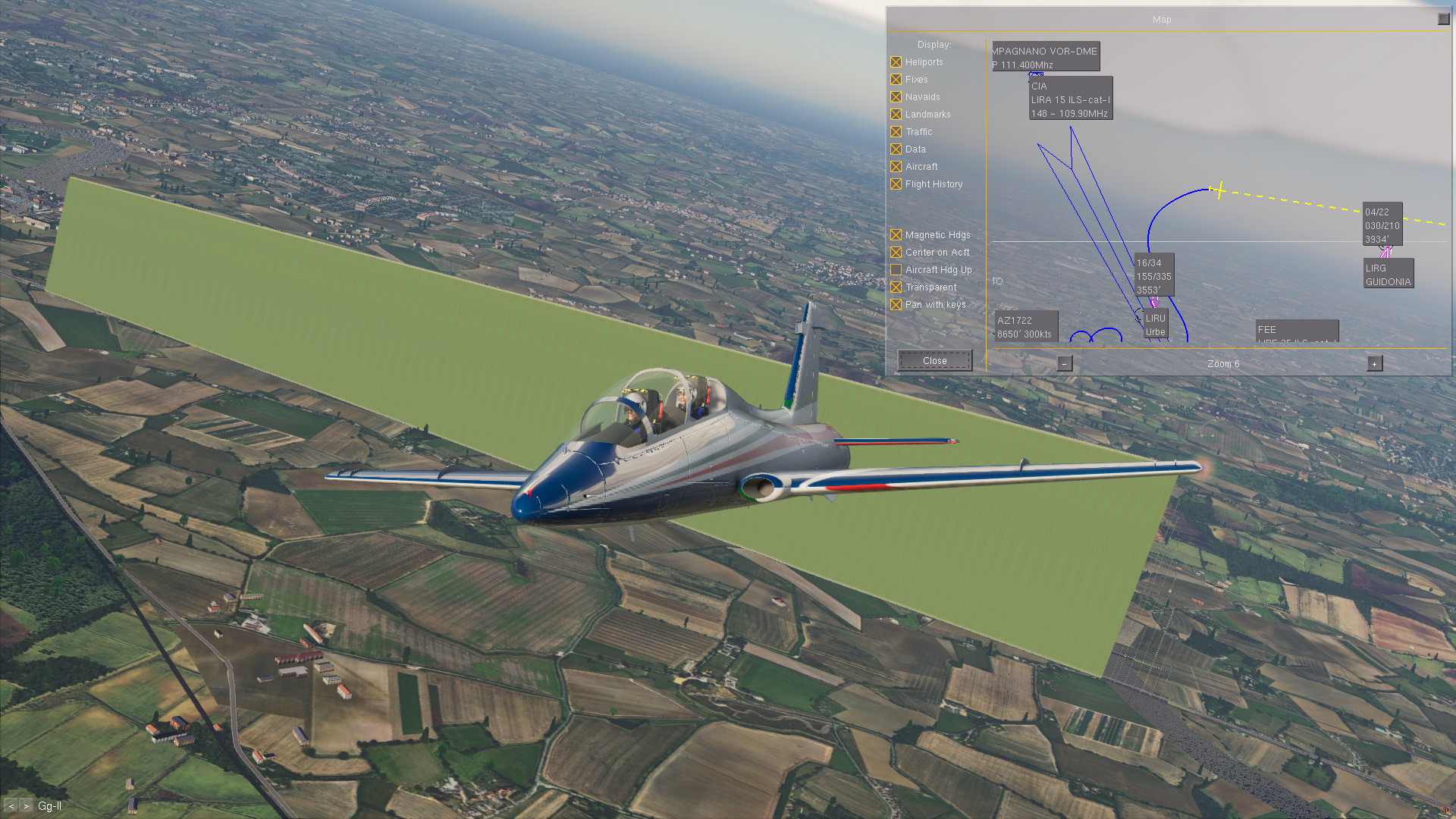This screenshot has width=1456, height=819.
Task: Close Map window via title bar square
Action: click(1443, 19)
